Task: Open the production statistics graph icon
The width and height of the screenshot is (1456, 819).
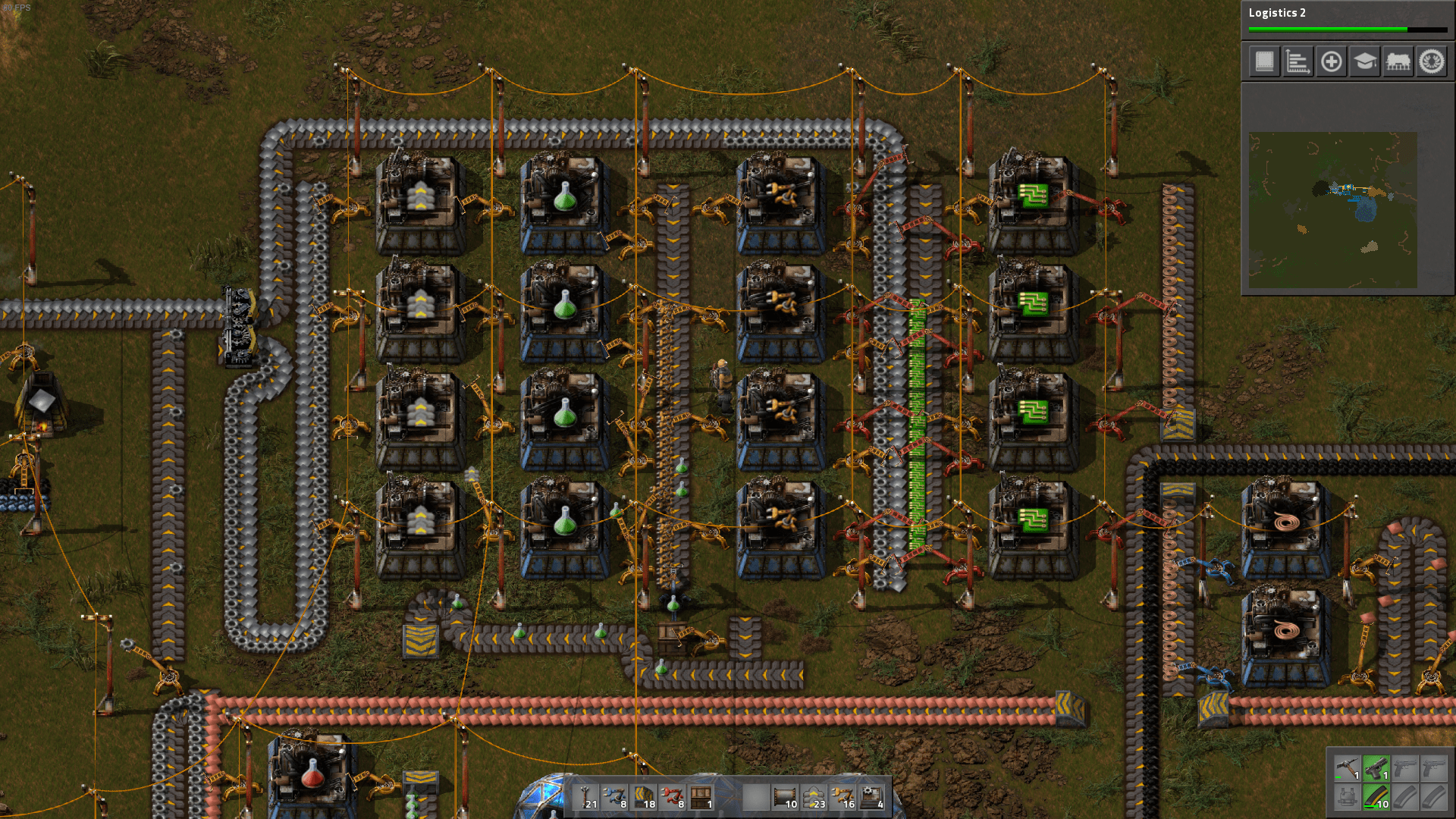Action: pyautogui.click(x=1298, y=61)
